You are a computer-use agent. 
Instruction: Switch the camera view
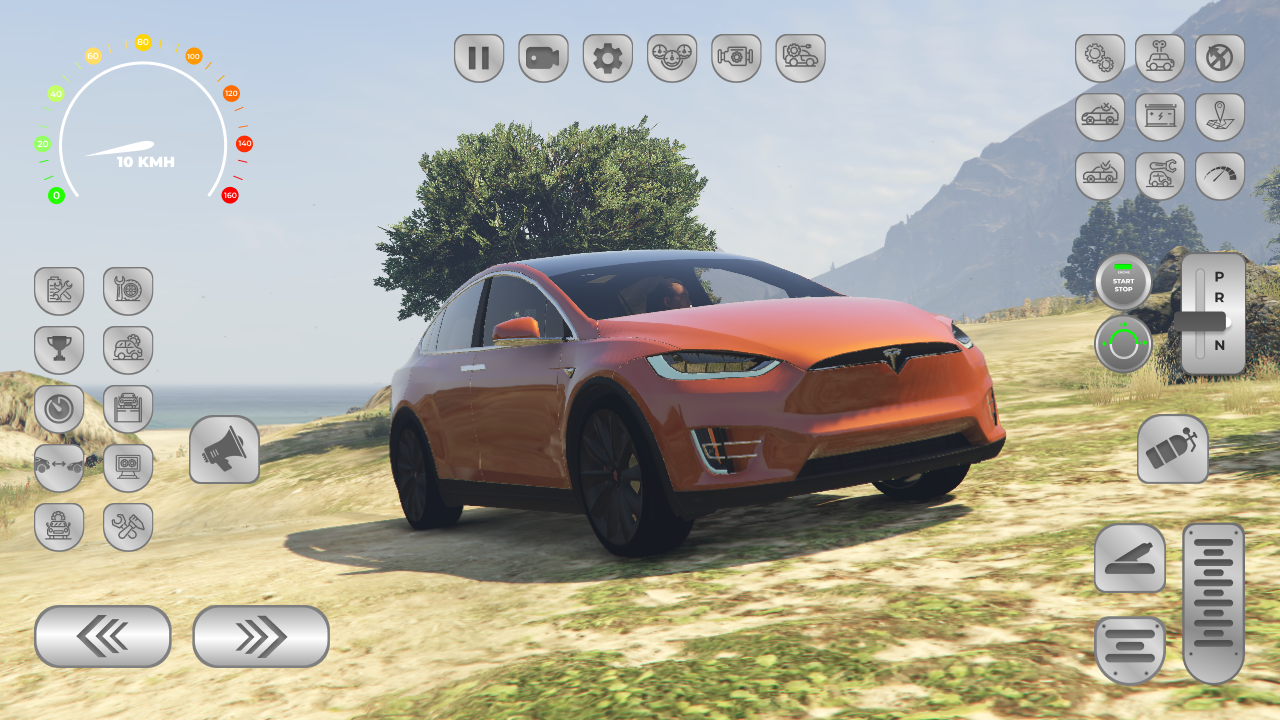coord(543,58)
